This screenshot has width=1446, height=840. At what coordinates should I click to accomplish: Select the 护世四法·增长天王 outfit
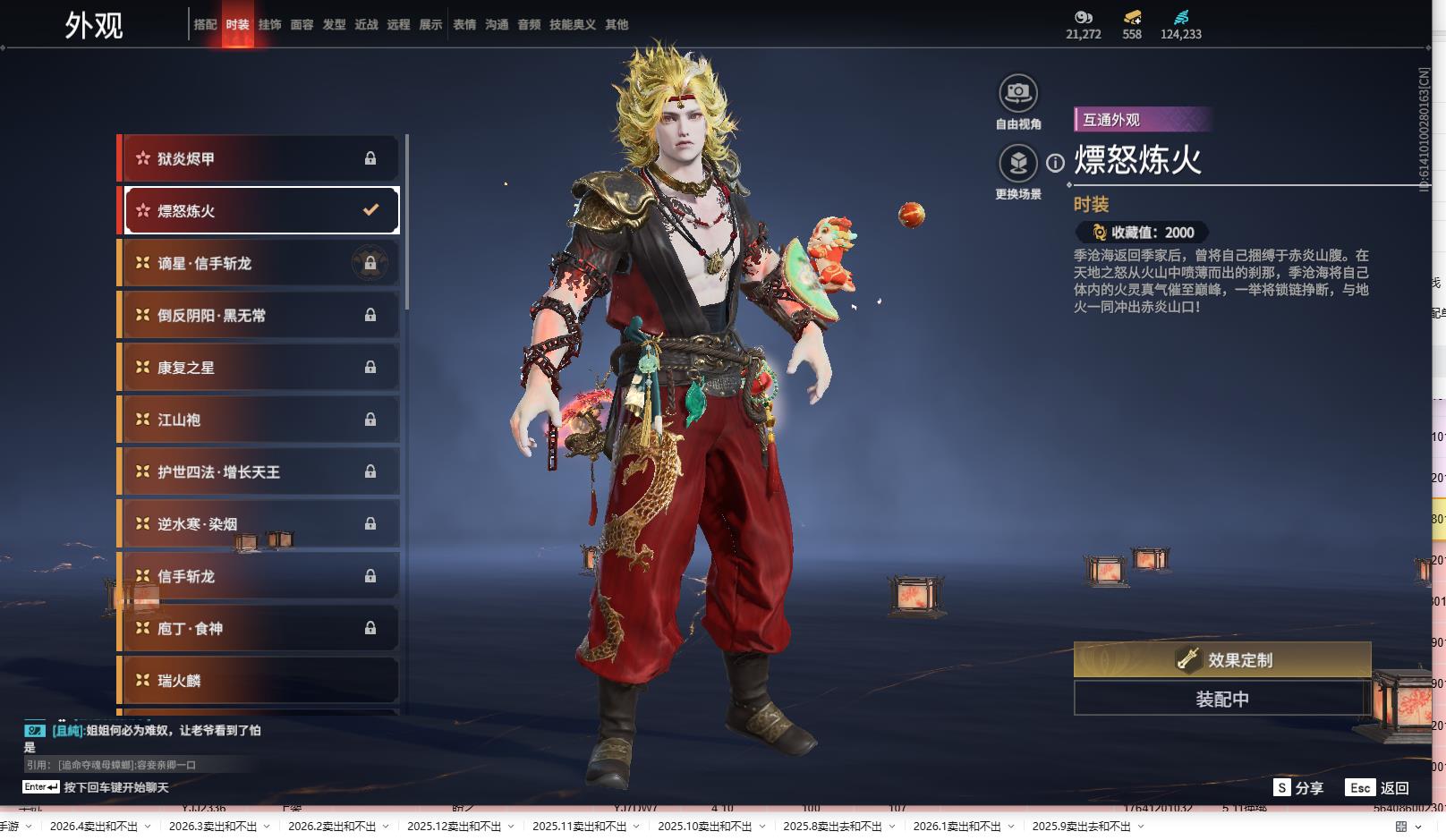pos(259,471)
